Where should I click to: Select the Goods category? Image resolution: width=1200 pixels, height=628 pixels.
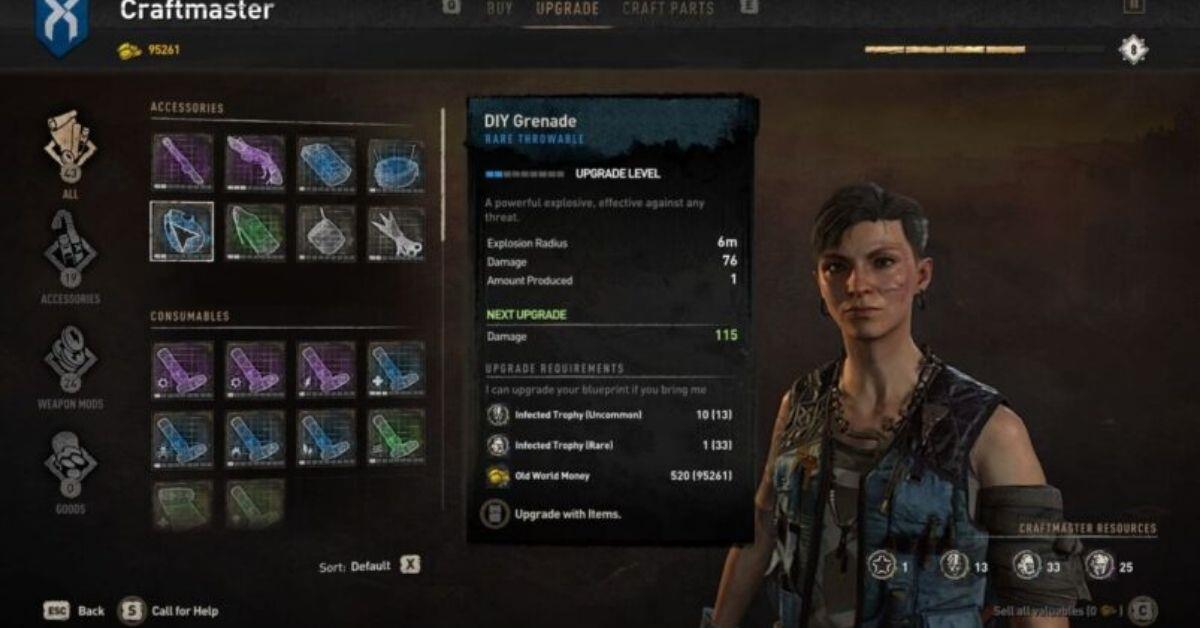click(70, 465)
